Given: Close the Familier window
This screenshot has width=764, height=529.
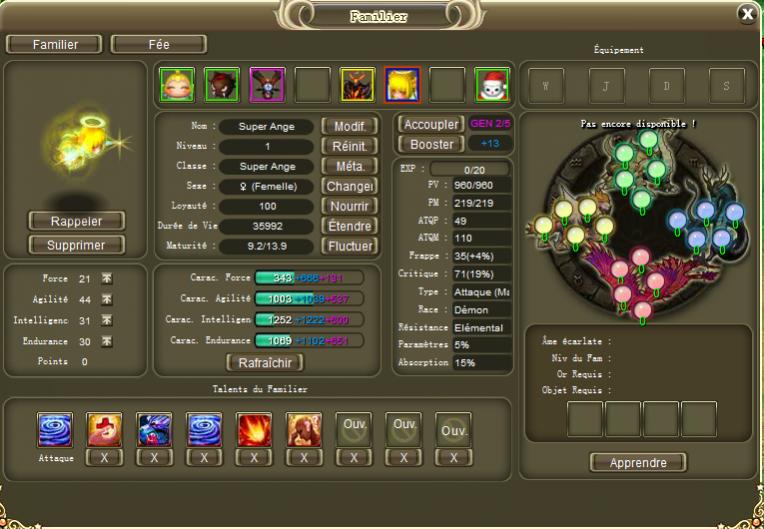Looking at the screenshot, I should click(746, 13).
